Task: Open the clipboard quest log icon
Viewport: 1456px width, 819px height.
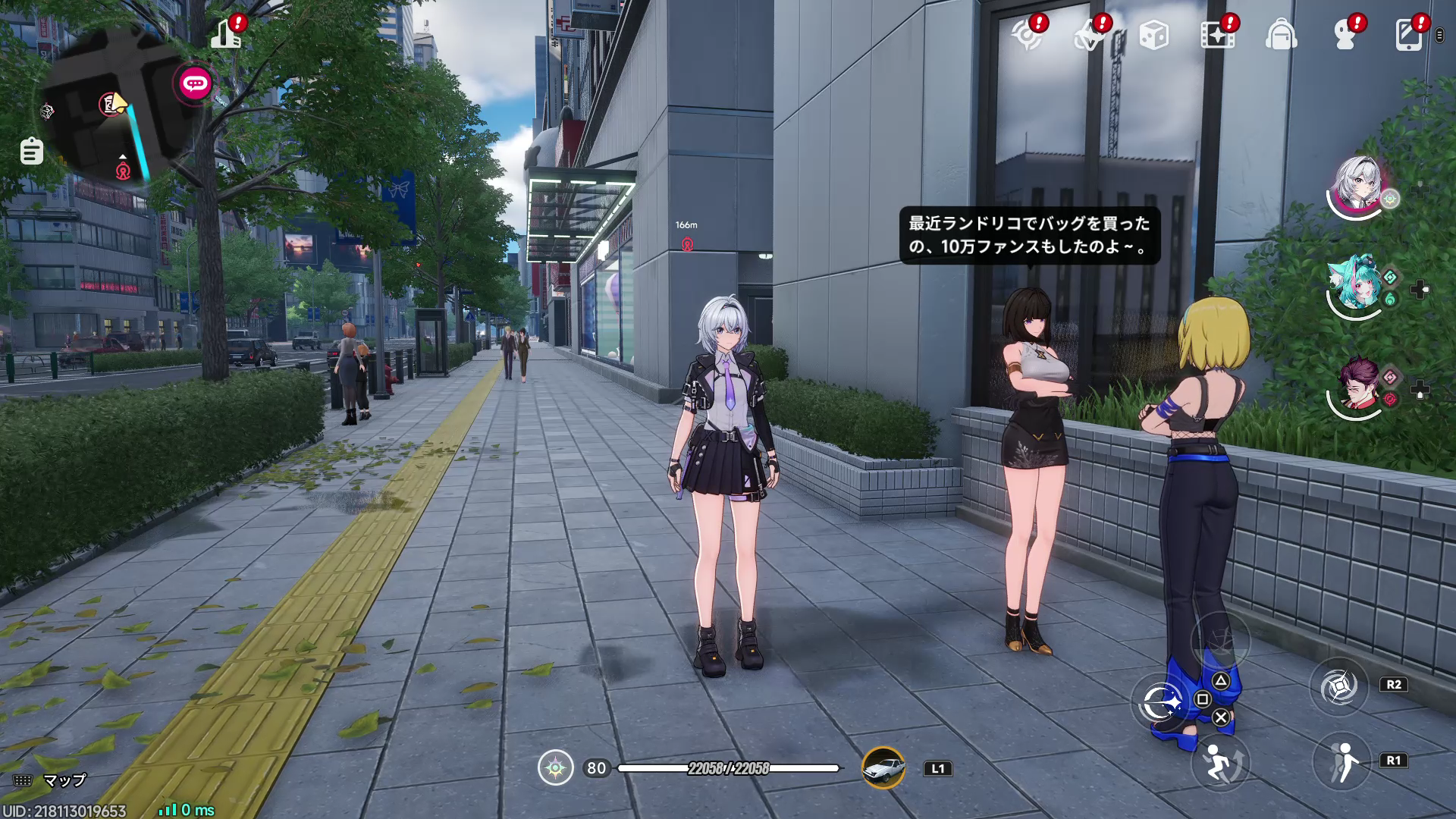Action: pos(31,151)
